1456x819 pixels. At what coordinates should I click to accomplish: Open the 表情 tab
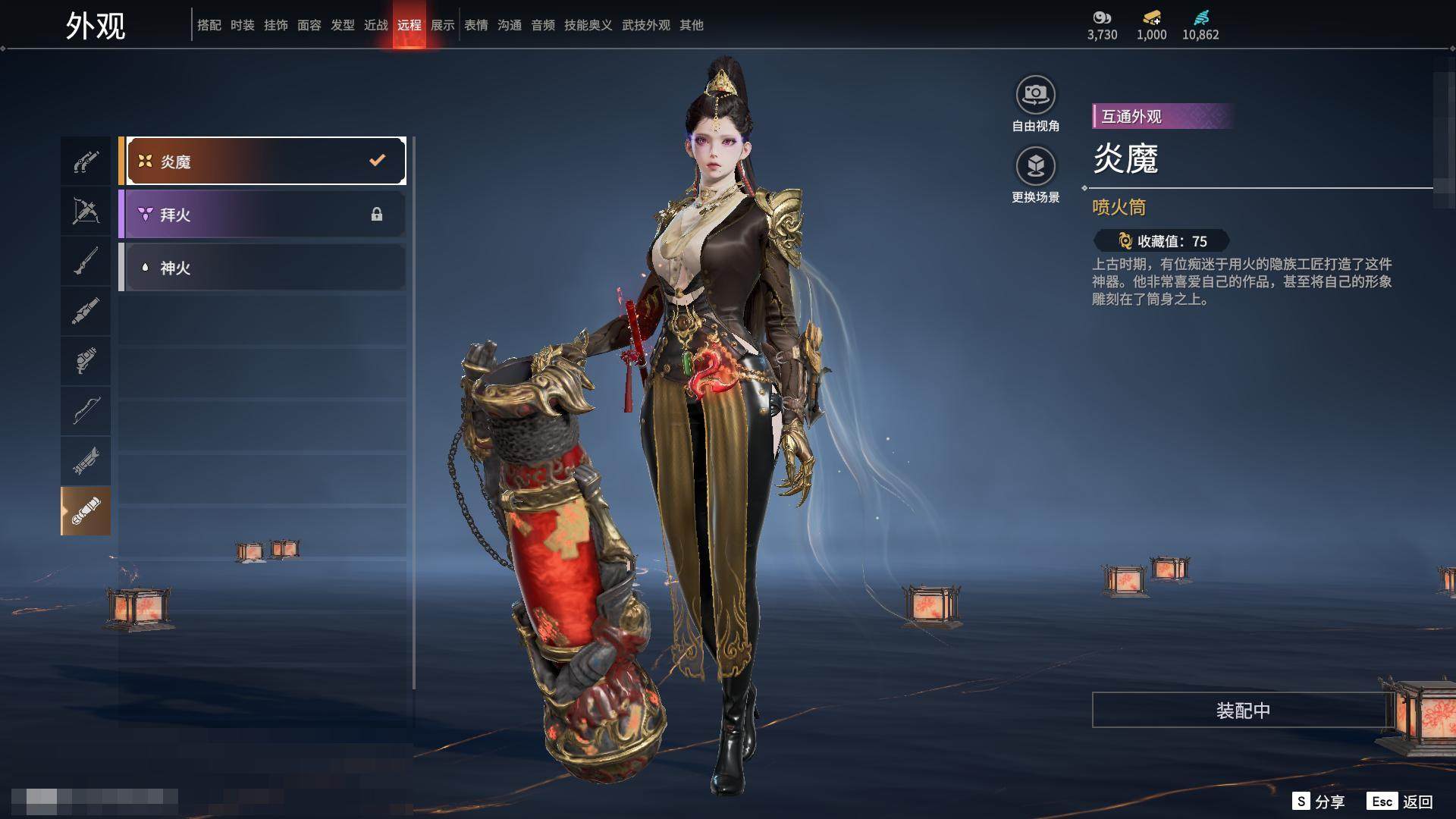coord(476,25)
